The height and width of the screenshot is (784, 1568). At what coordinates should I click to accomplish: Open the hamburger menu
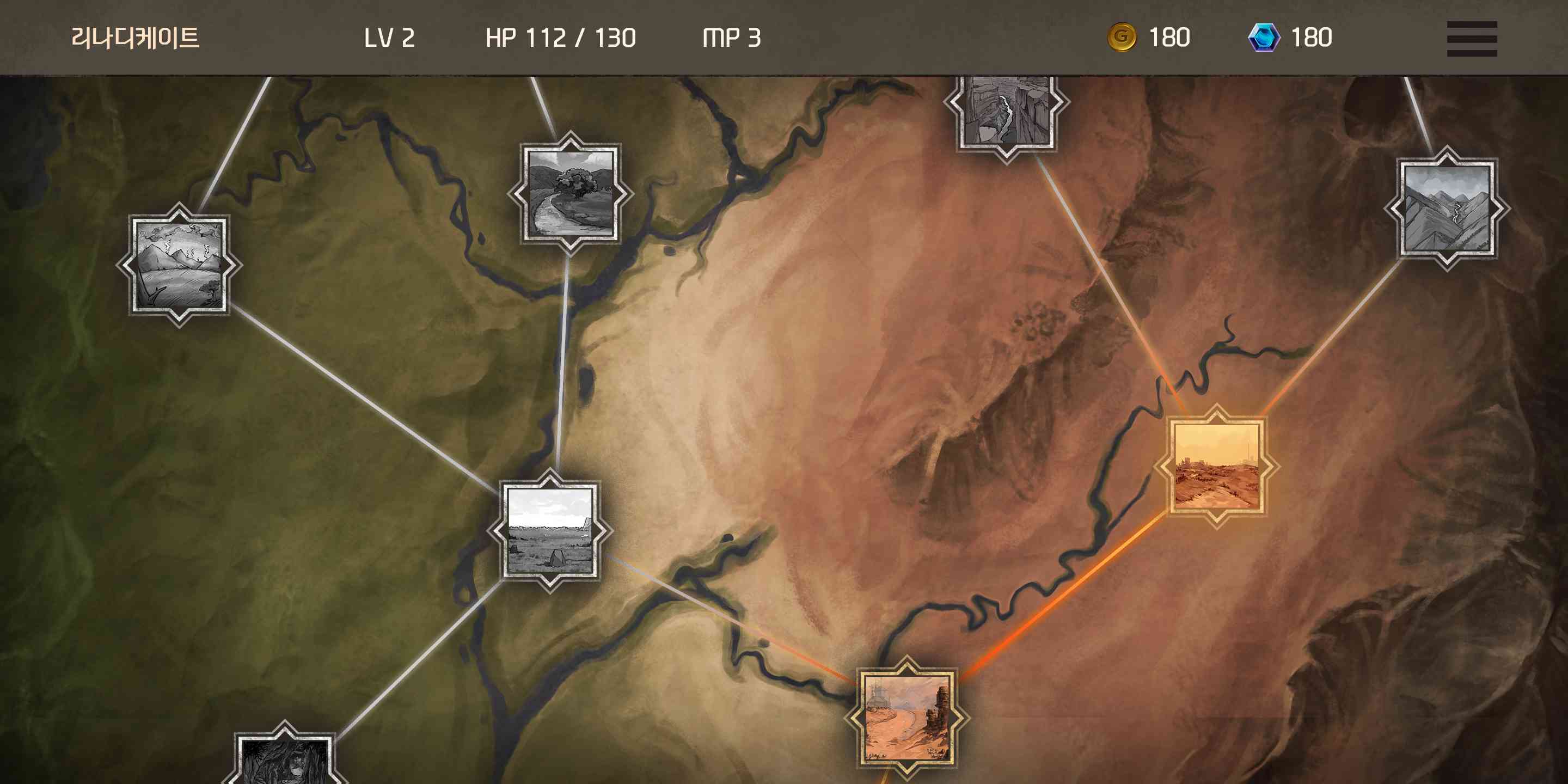[x=1471, y=38]
